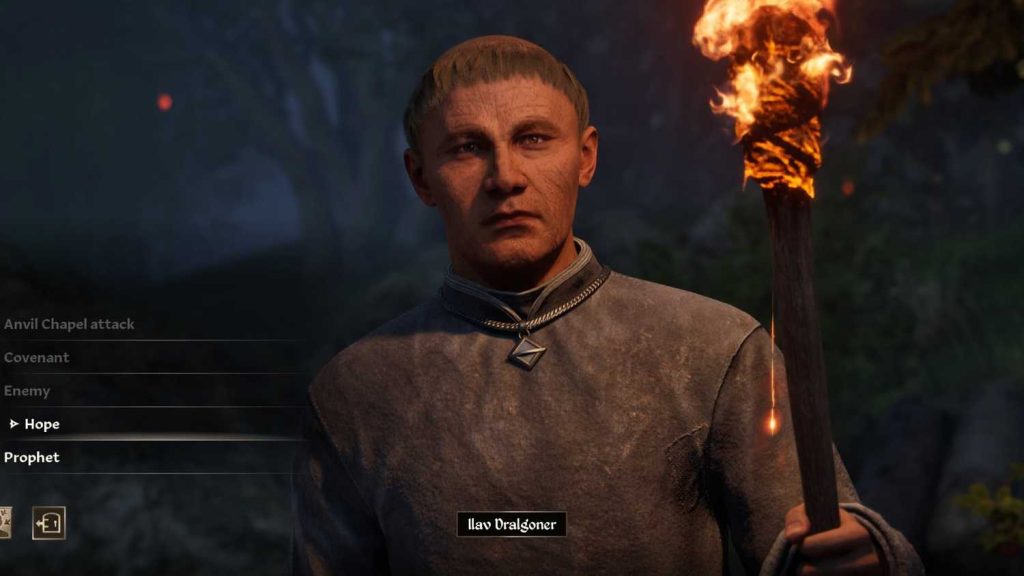Pick the highlighted Hope dialogue option

point(42,424)
